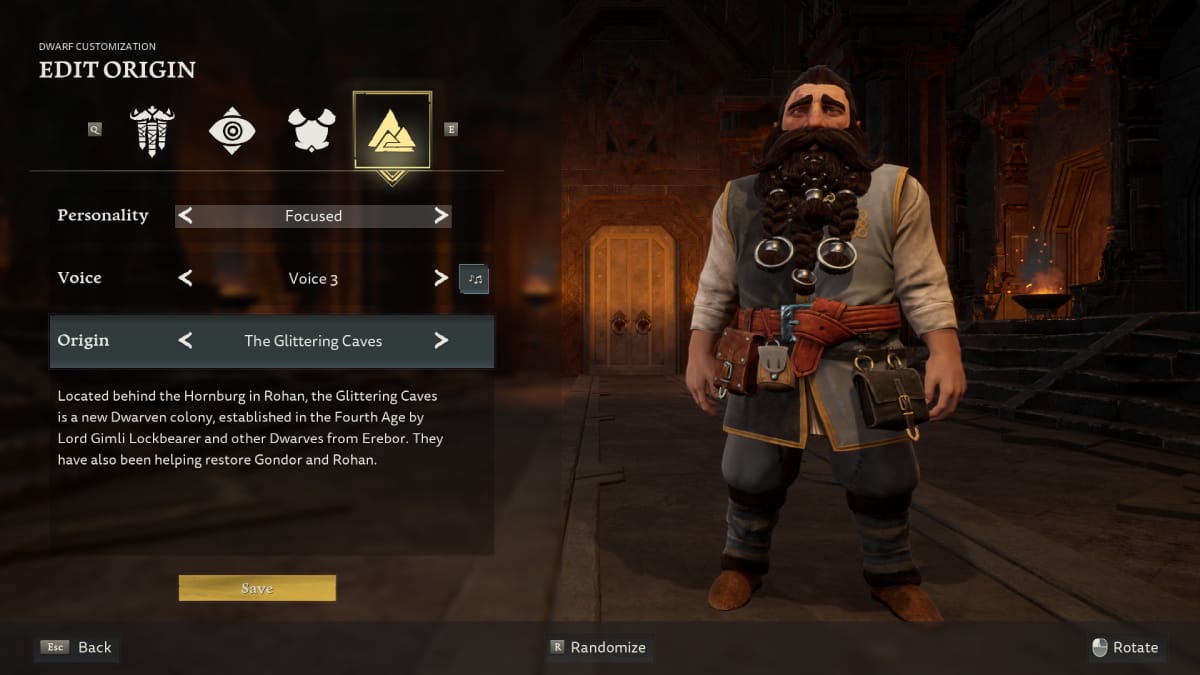
Task: Open the eye customization tab
Action: click(232, 130)
